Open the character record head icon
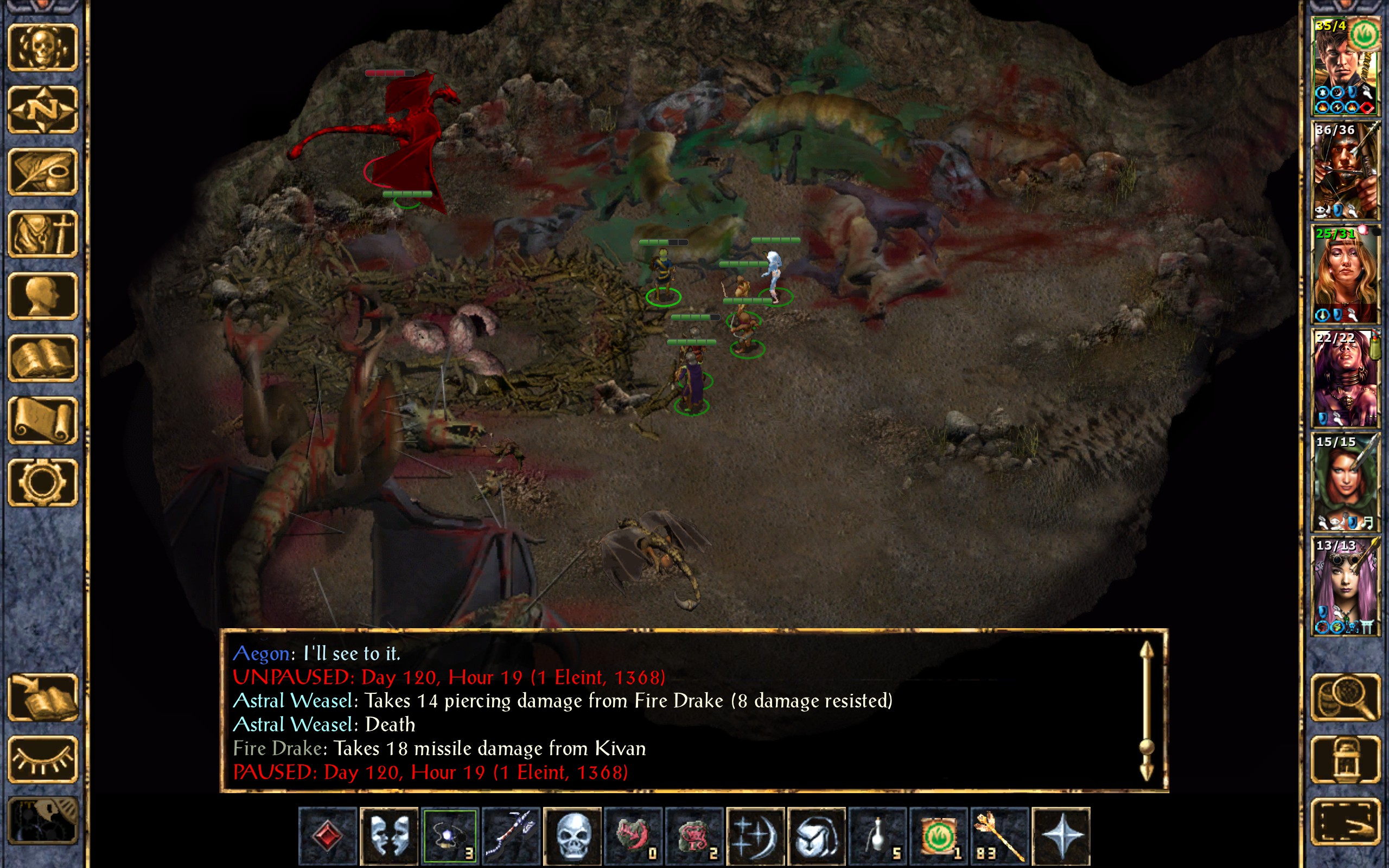Viewport: 1389px width, 868px height. pyautogui.click(x=43, y=296)
